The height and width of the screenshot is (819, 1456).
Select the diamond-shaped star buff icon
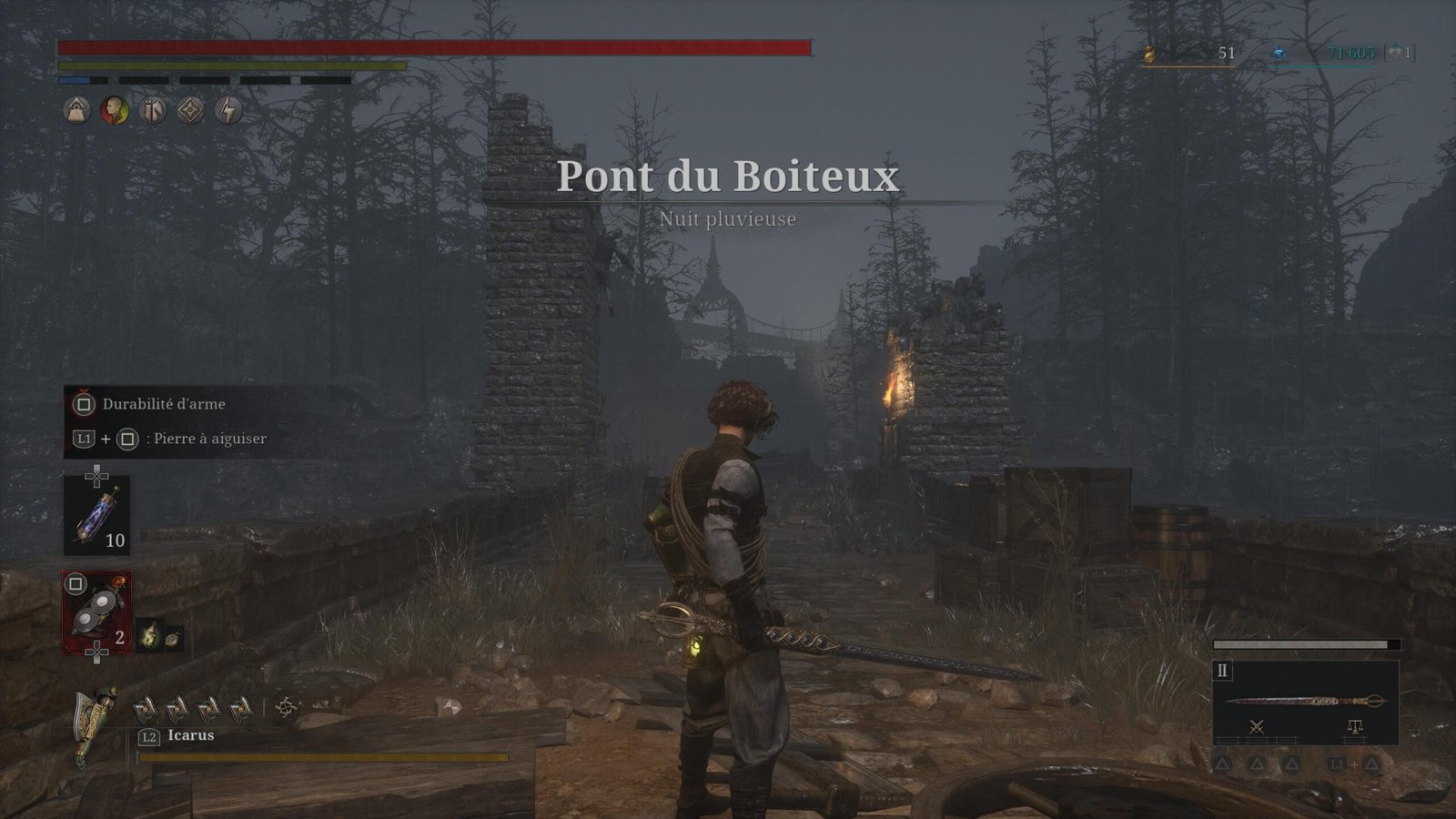pyautogui.click(x=190, y=111)
